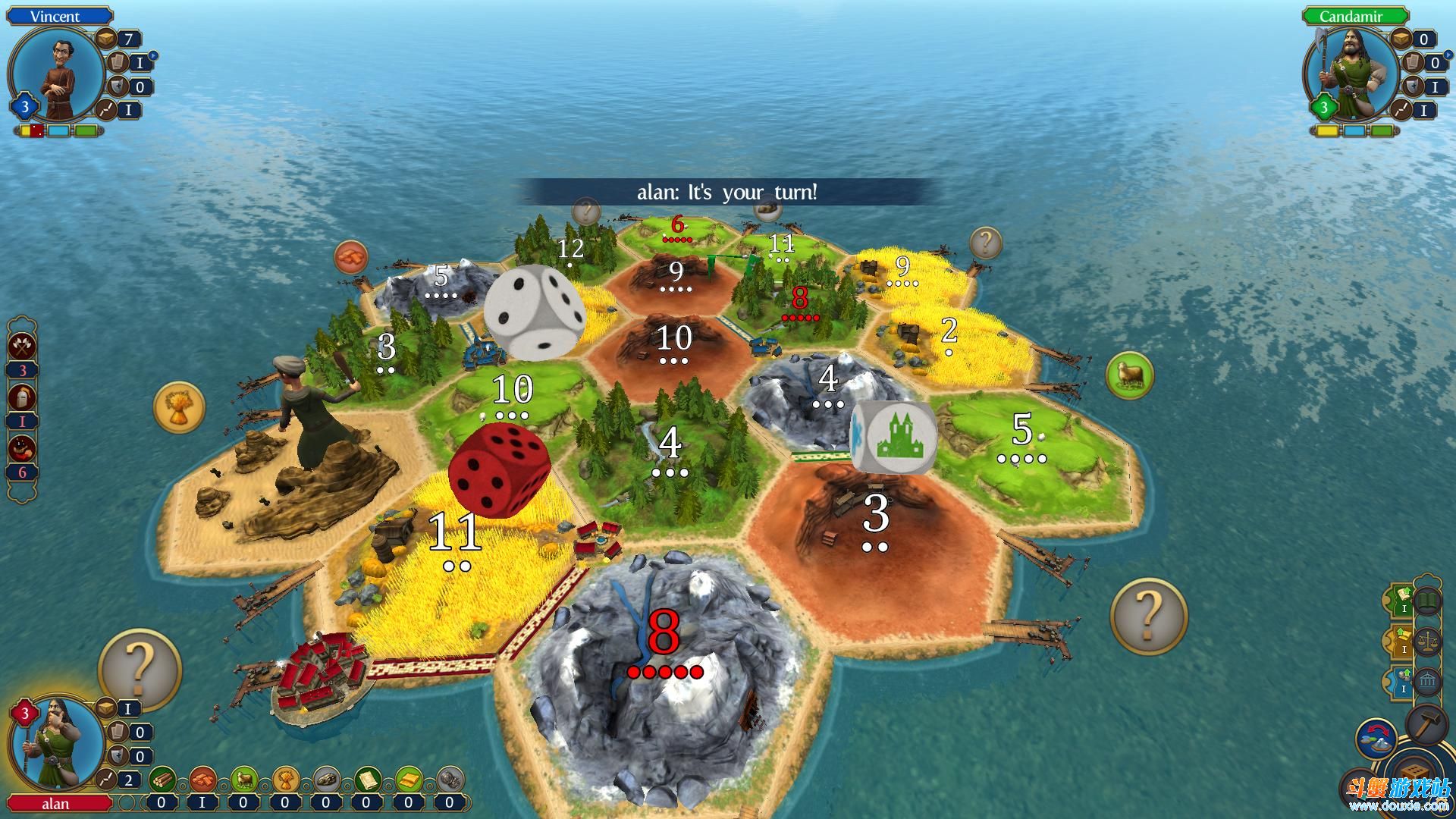Image resolution: width=1456 pixels, height=819 pixels.
Task: Select the grain harbor marker
Action: 179,407
